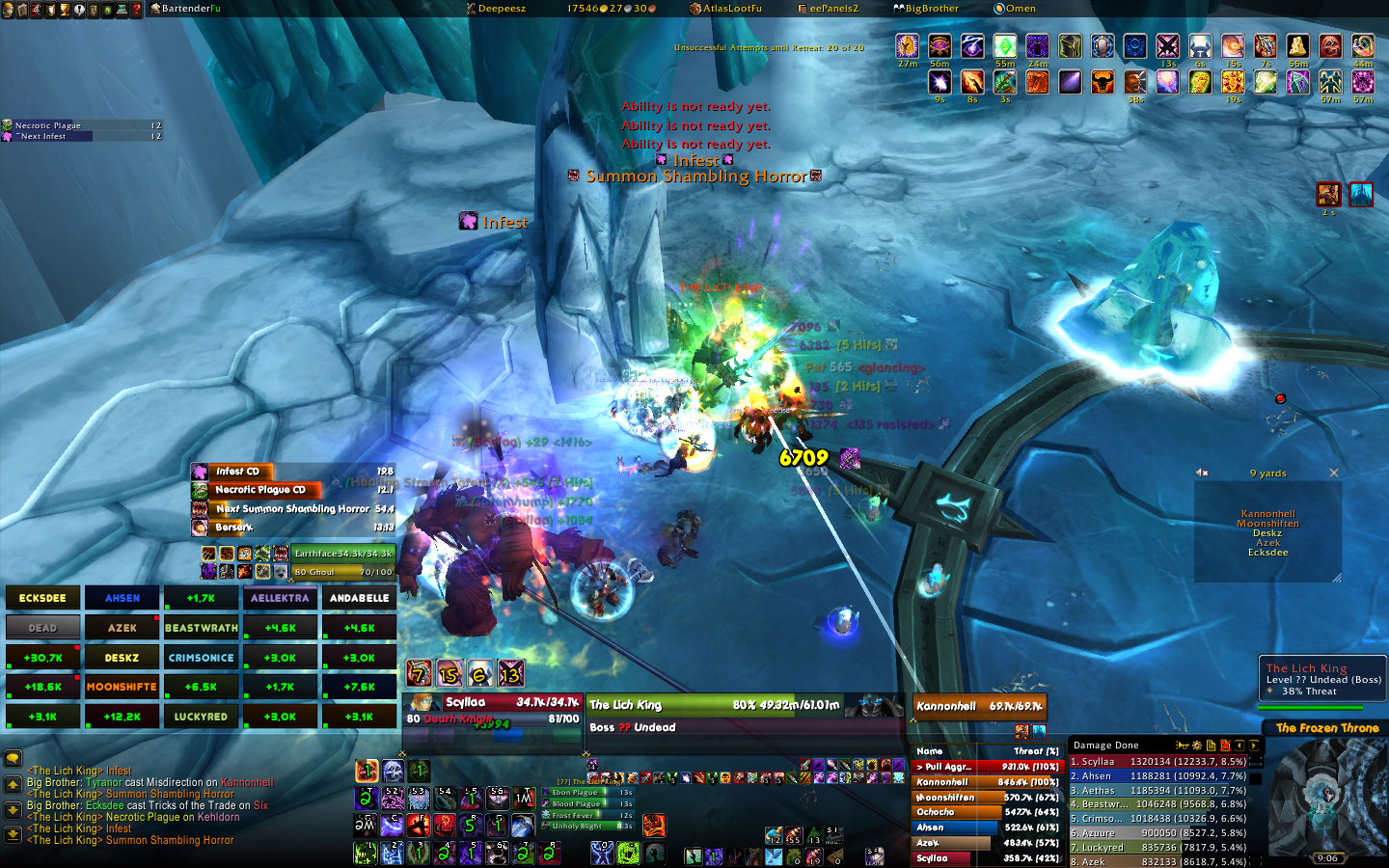Screen dimensions: 1389x868
Task: Select The Lich King target frame
Action: 714,705
